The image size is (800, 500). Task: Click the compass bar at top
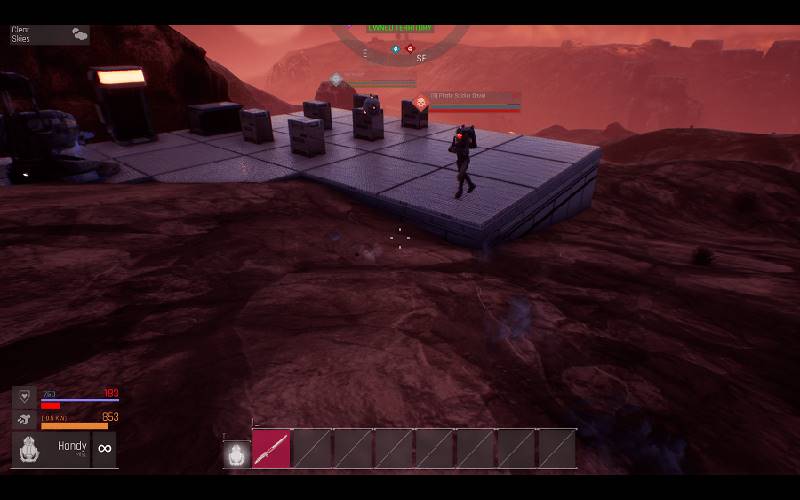click(x=400, y=47)
